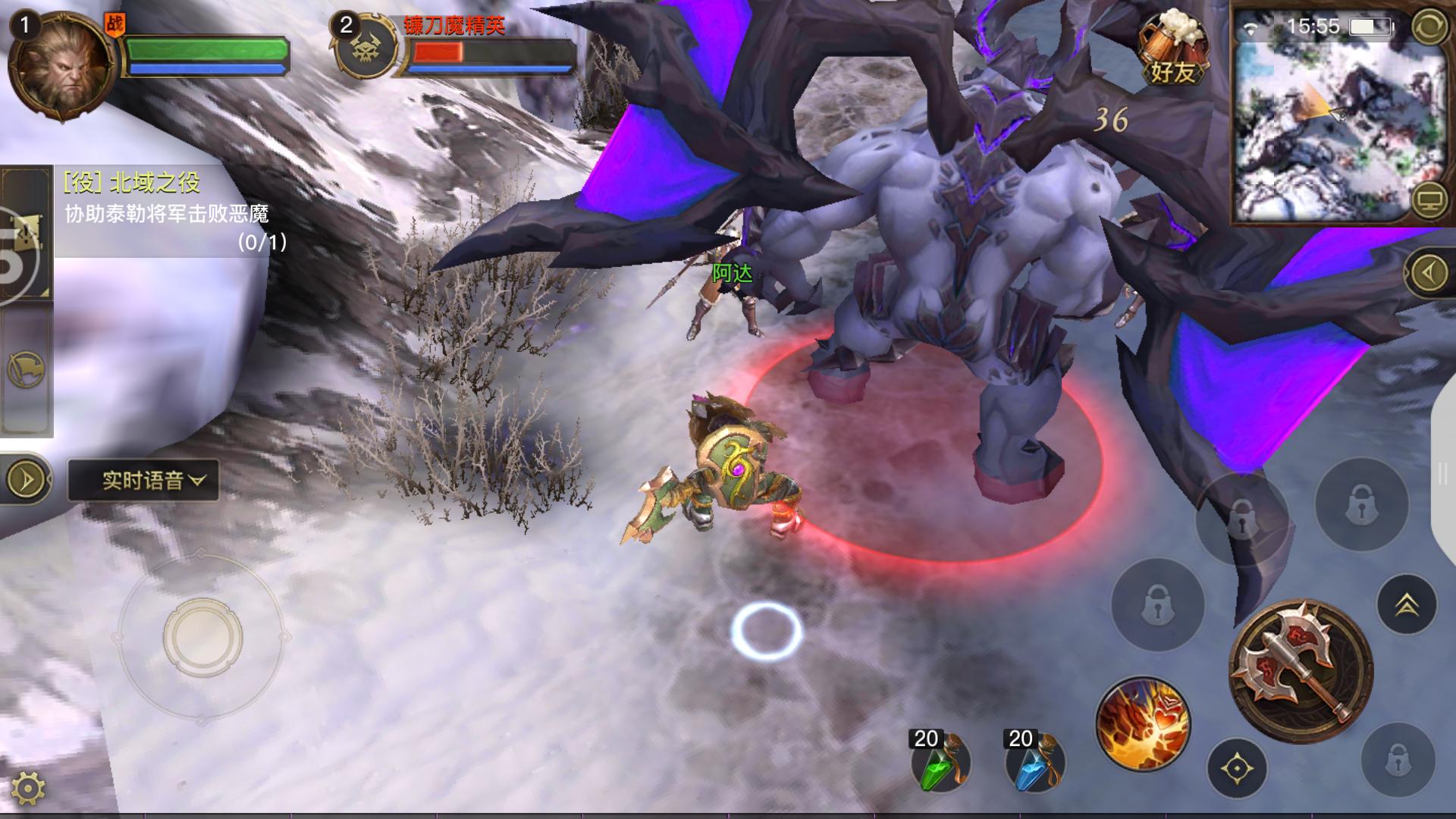Open the 好友 friends beer mug
This screenshot has height=819, width=1456.
pyautogui.click(x=1172, y=48)
